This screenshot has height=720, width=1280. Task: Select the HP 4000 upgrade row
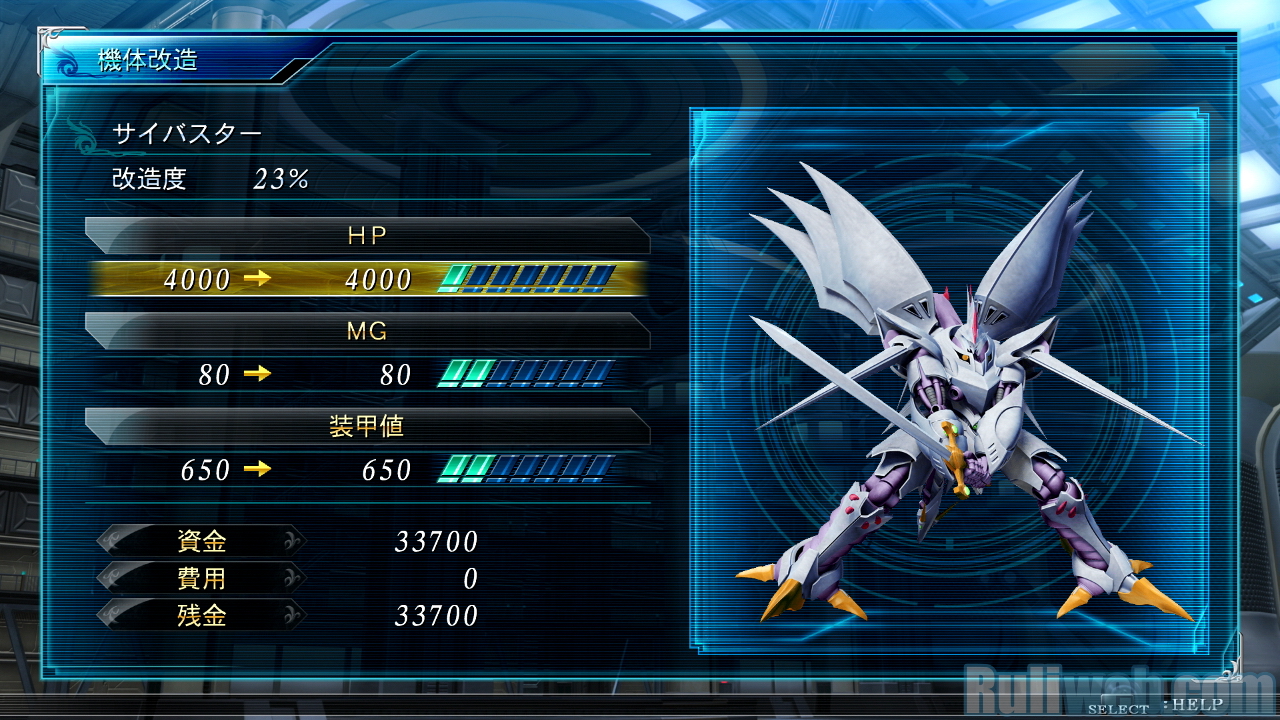(x=367, y=279)
